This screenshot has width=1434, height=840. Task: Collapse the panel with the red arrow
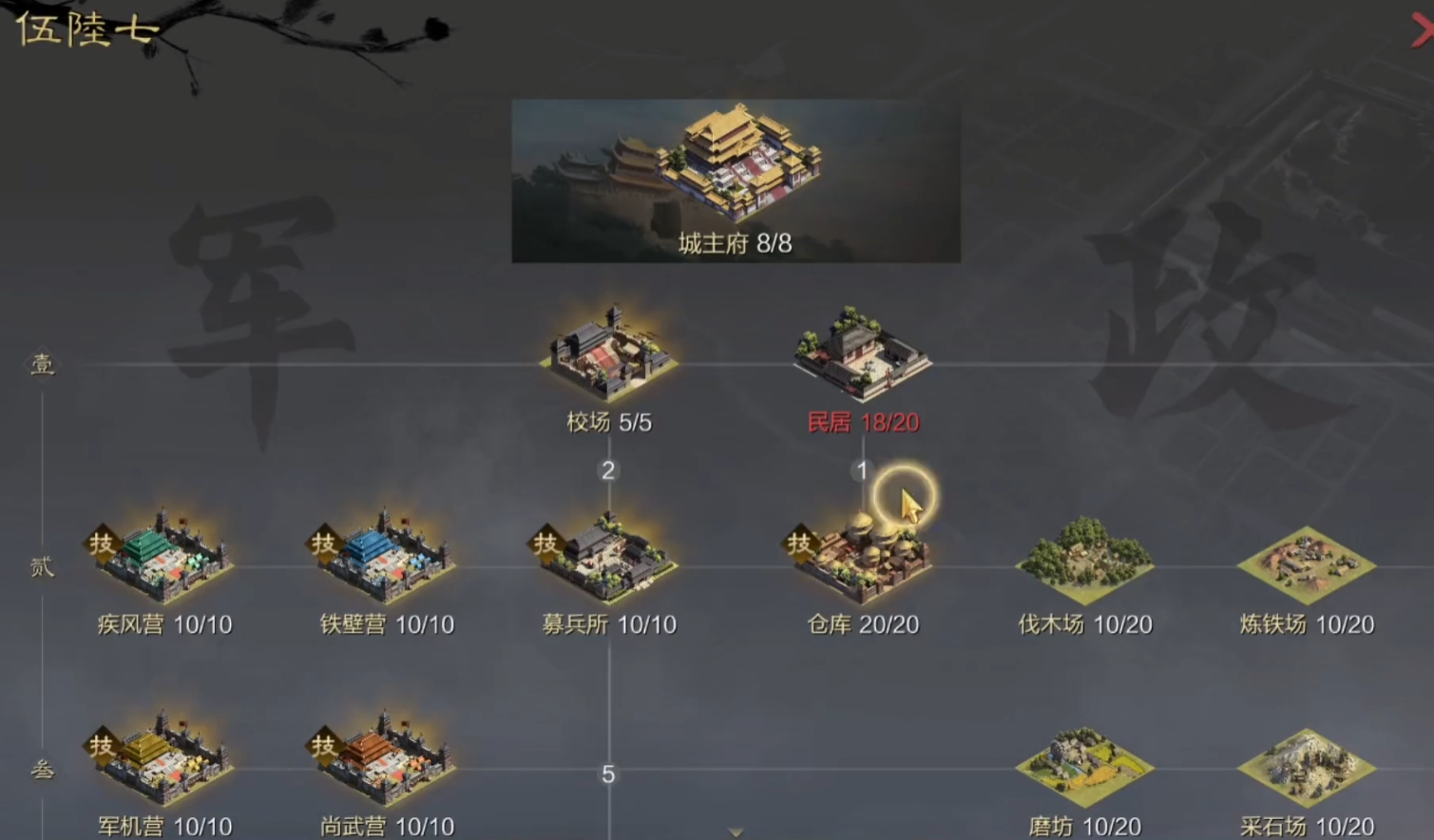(x=1420, y=29)
